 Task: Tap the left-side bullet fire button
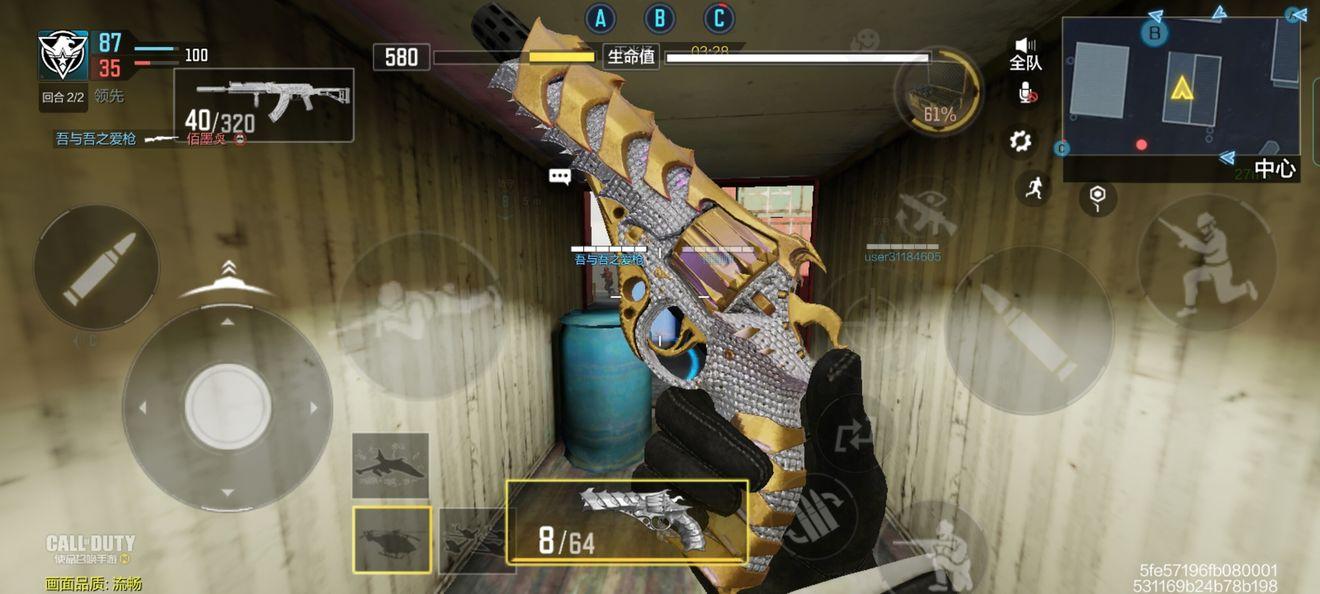tap(96, 267)
